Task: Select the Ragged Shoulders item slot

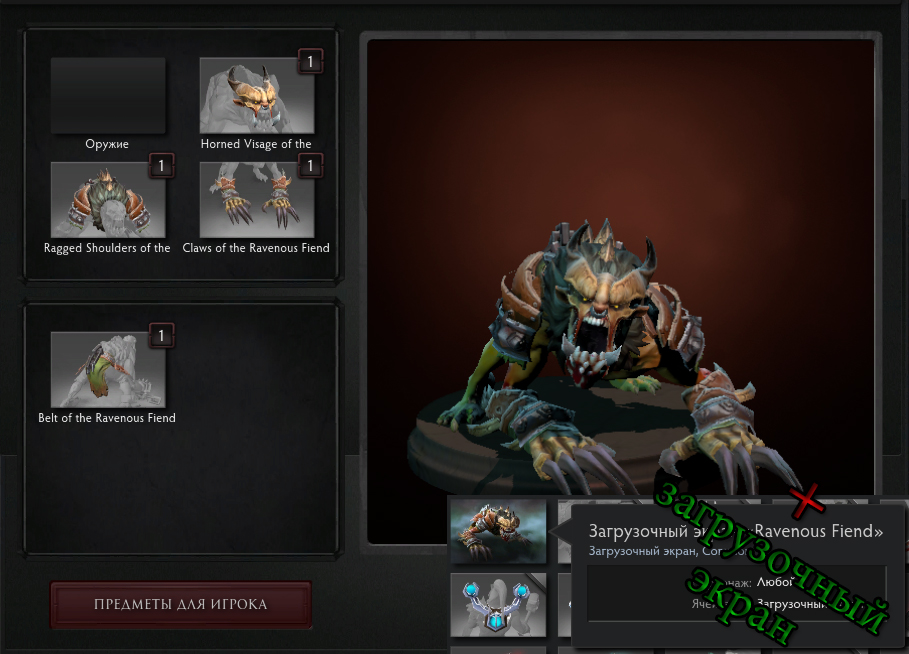Action: click(108, 199)
